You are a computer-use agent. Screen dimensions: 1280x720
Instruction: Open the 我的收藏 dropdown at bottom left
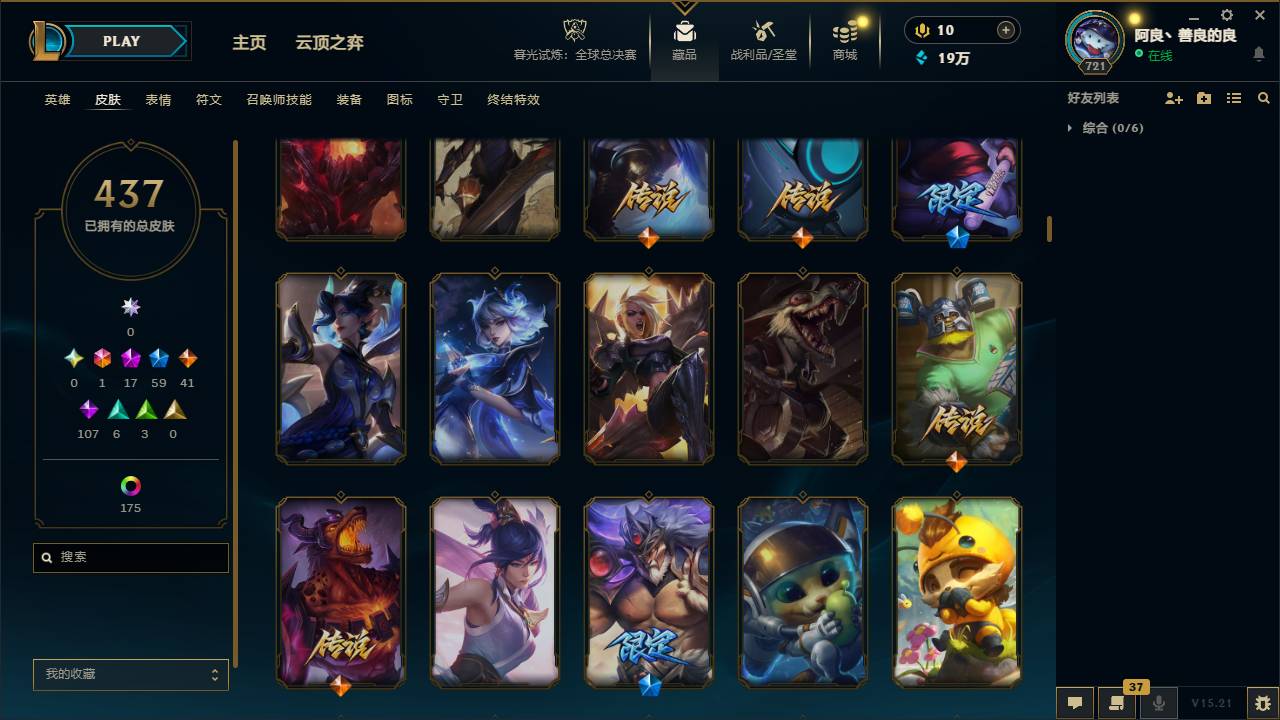click(x=130, y=674)
